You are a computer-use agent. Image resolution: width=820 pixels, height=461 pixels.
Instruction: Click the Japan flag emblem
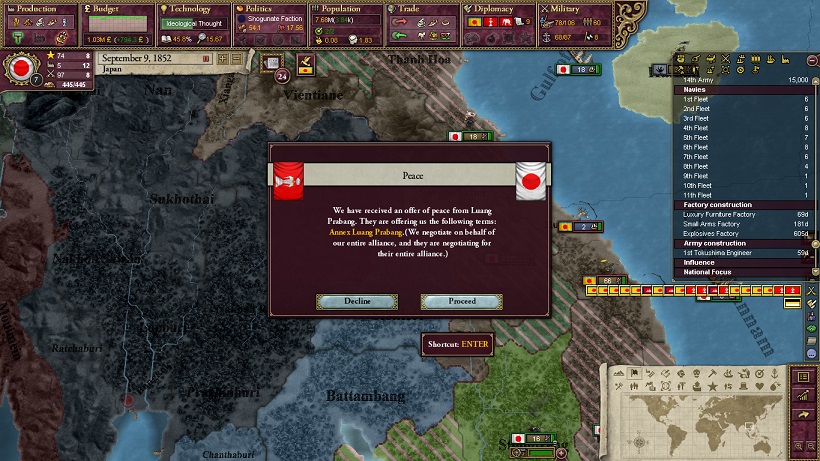(x=20, y=69)
